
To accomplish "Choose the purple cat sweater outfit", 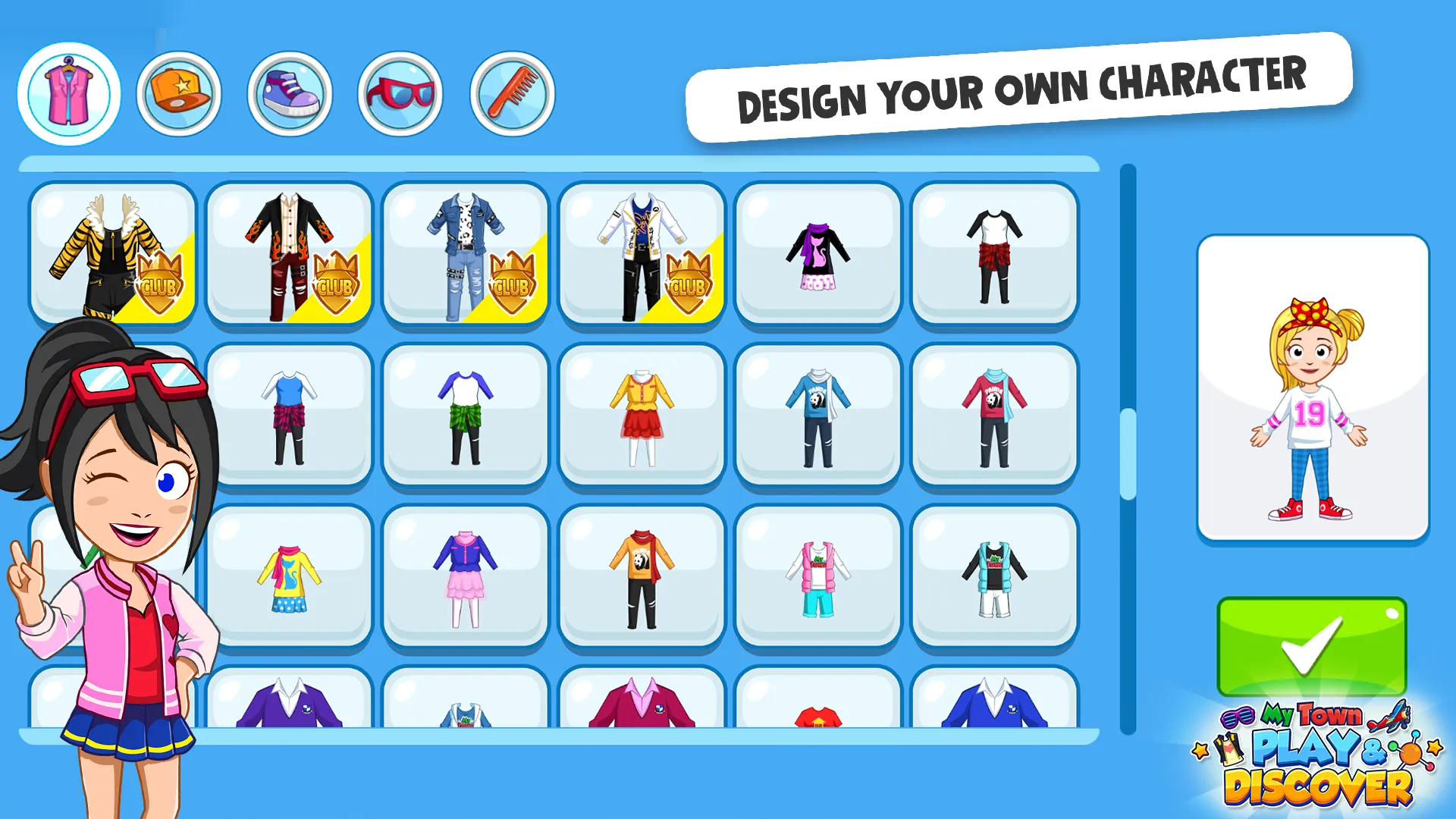I will pyautogui.click(x=818, y=258).
